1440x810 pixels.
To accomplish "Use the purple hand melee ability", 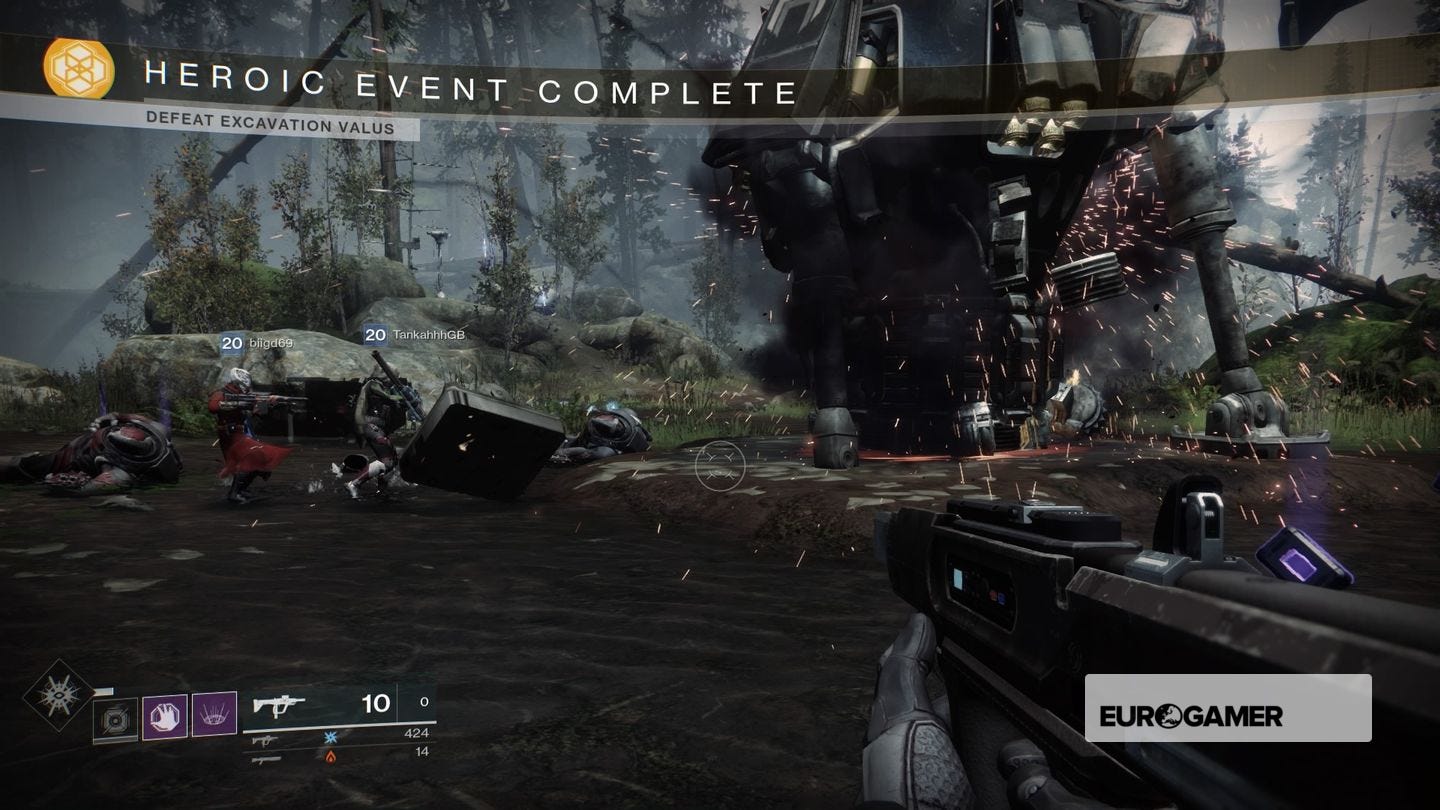I will (x=165, y=716).
